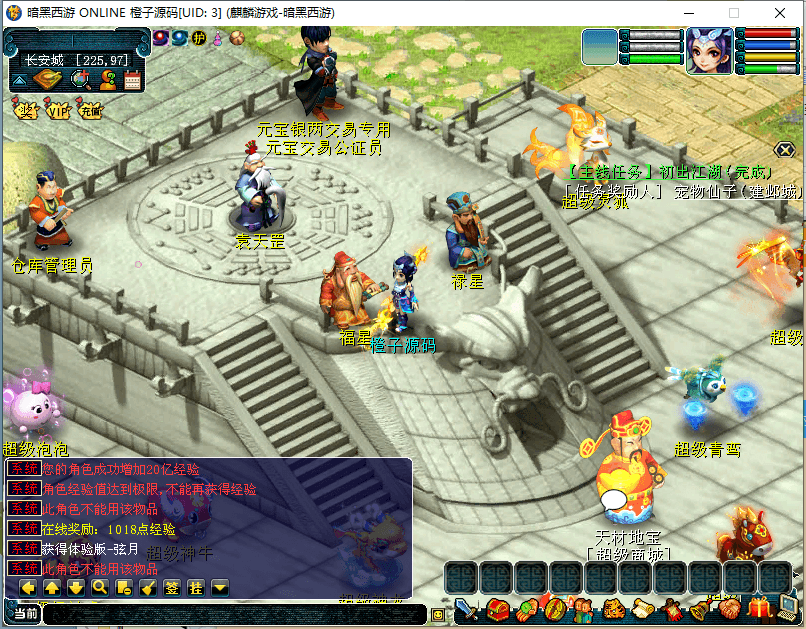Click the chat search magnifier button
Viewport: 806px width, 629px height.
point(100,587)
